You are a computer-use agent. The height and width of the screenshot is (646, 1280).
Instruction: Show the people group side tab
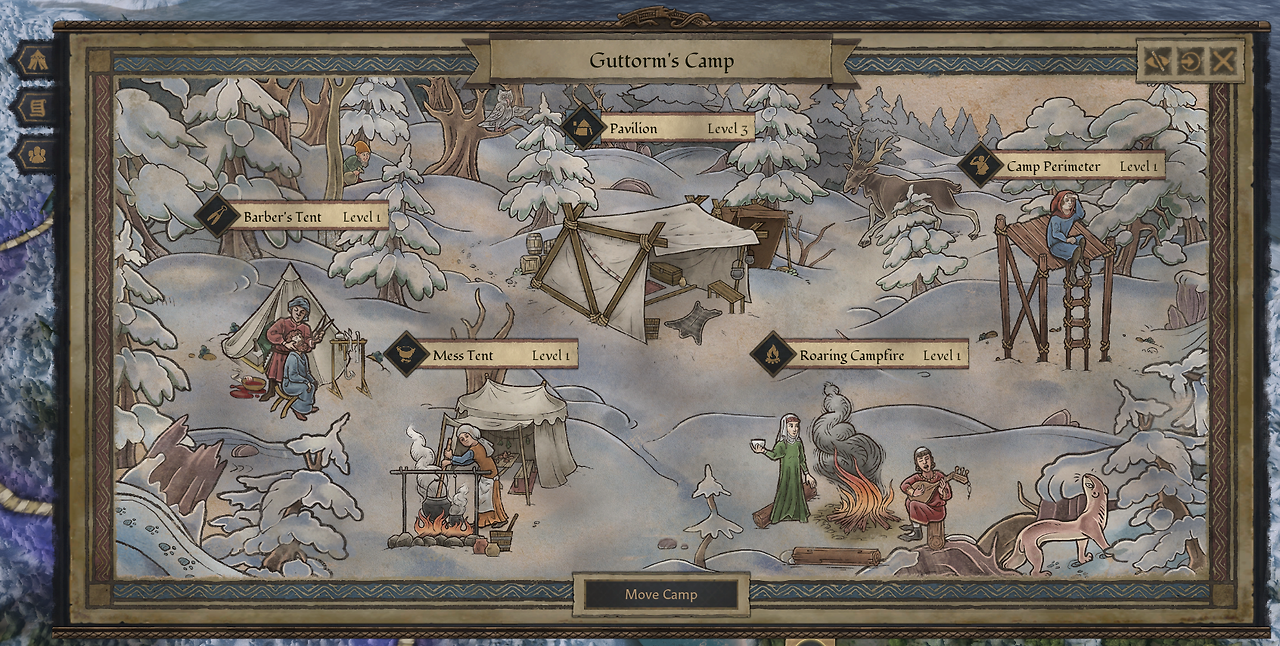(36, 155)
